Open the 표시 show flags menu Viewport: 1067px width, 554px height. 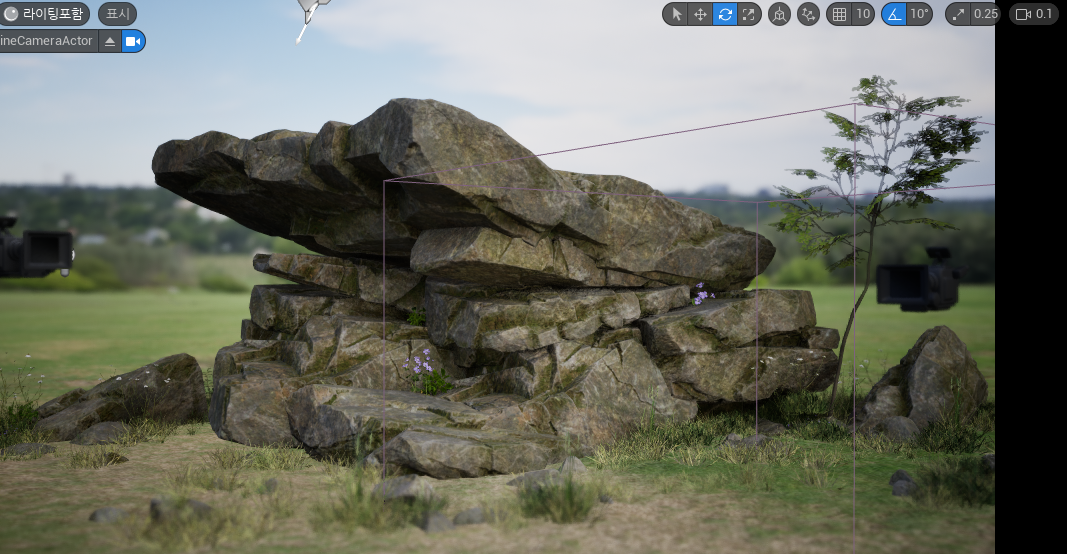(x=117, y=14)
